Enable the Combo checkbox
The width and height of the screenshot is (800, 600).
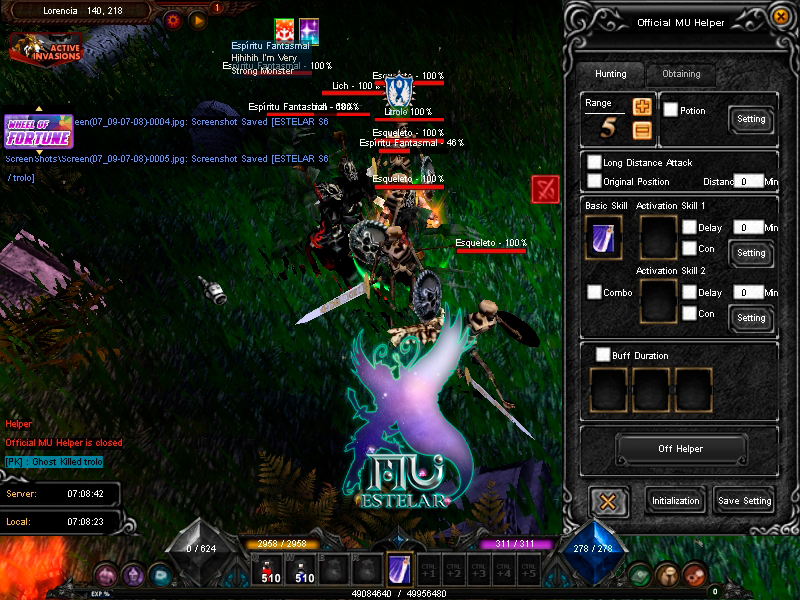(595, 293)
